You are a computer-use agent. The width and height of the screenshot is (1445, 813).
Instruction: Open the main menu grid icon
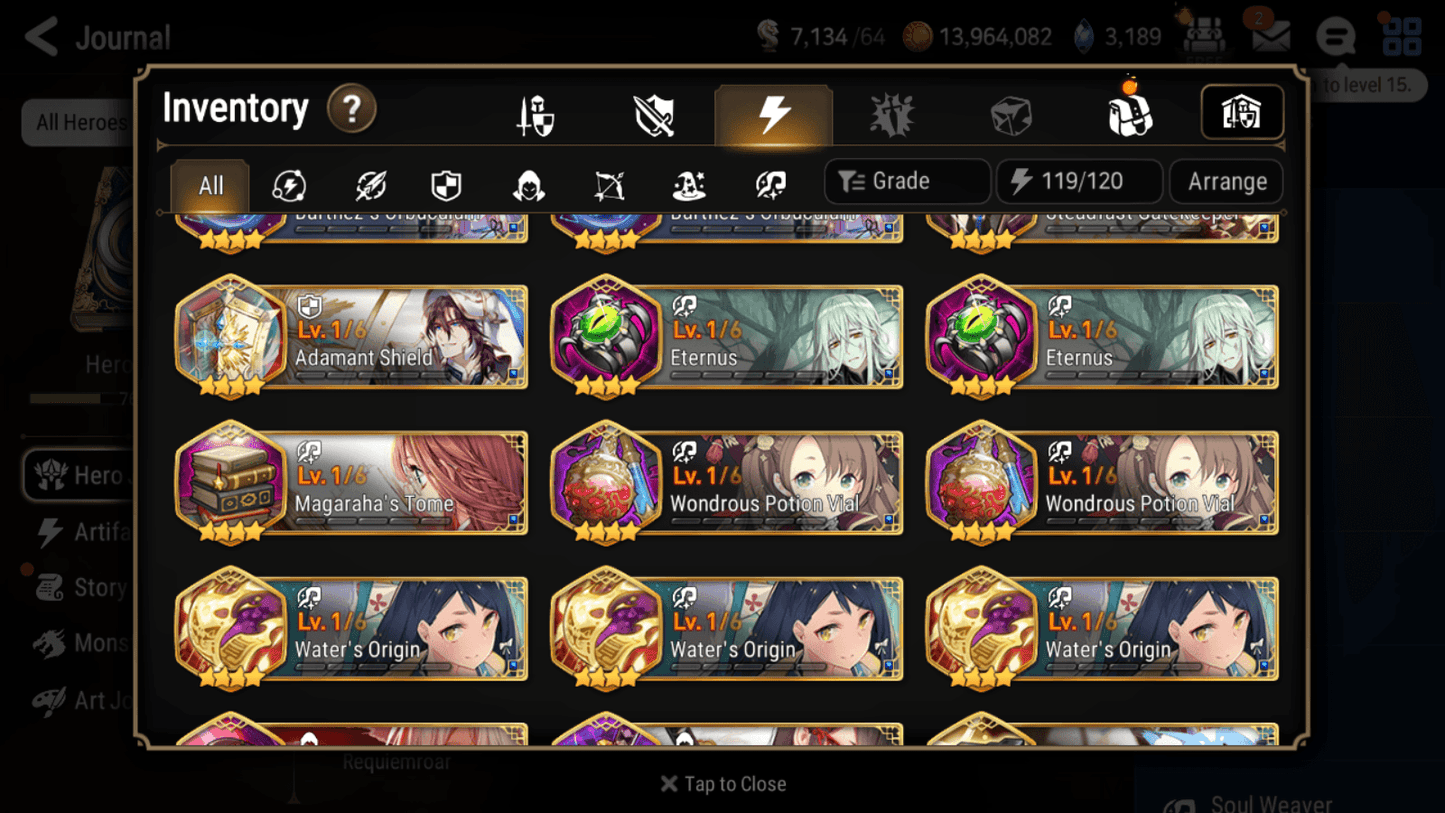point(1402,36)
